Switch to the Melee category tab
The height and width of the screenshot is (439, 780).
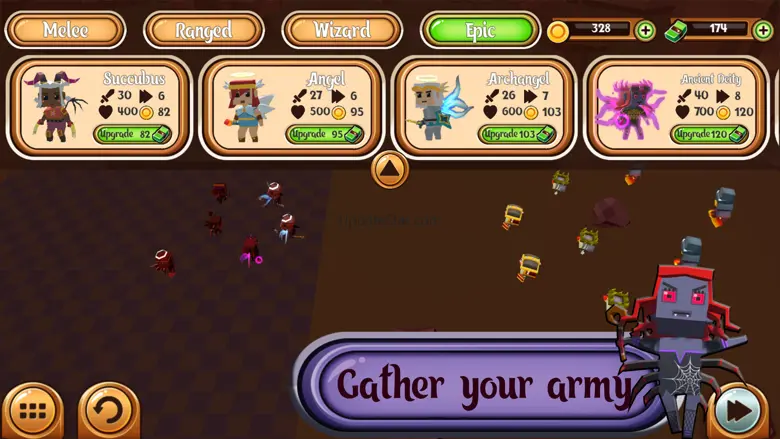pyautogui.click(x=65, y=29)
